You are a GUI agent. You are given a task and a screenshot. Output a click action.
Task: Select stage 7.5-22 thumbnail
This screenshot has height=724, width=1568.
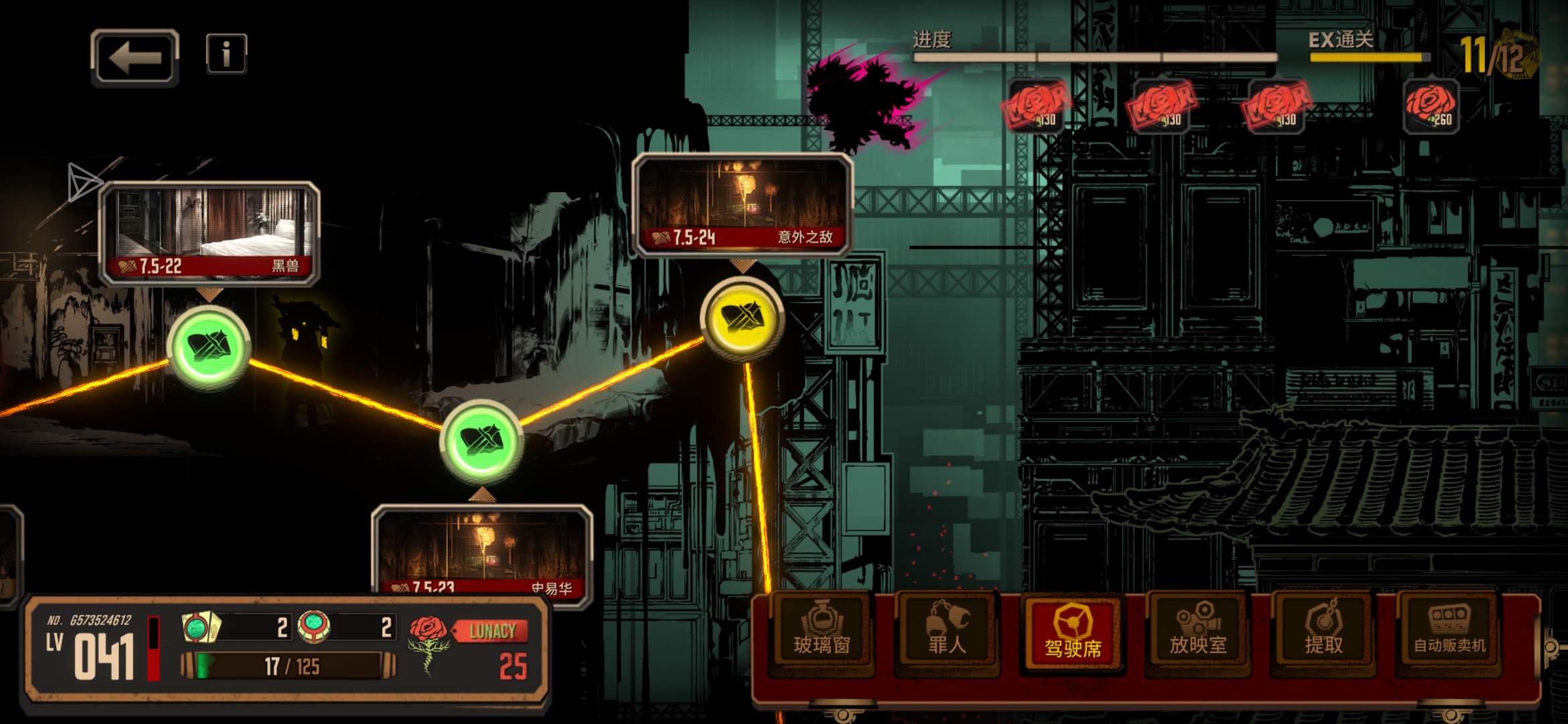point(209,232)
